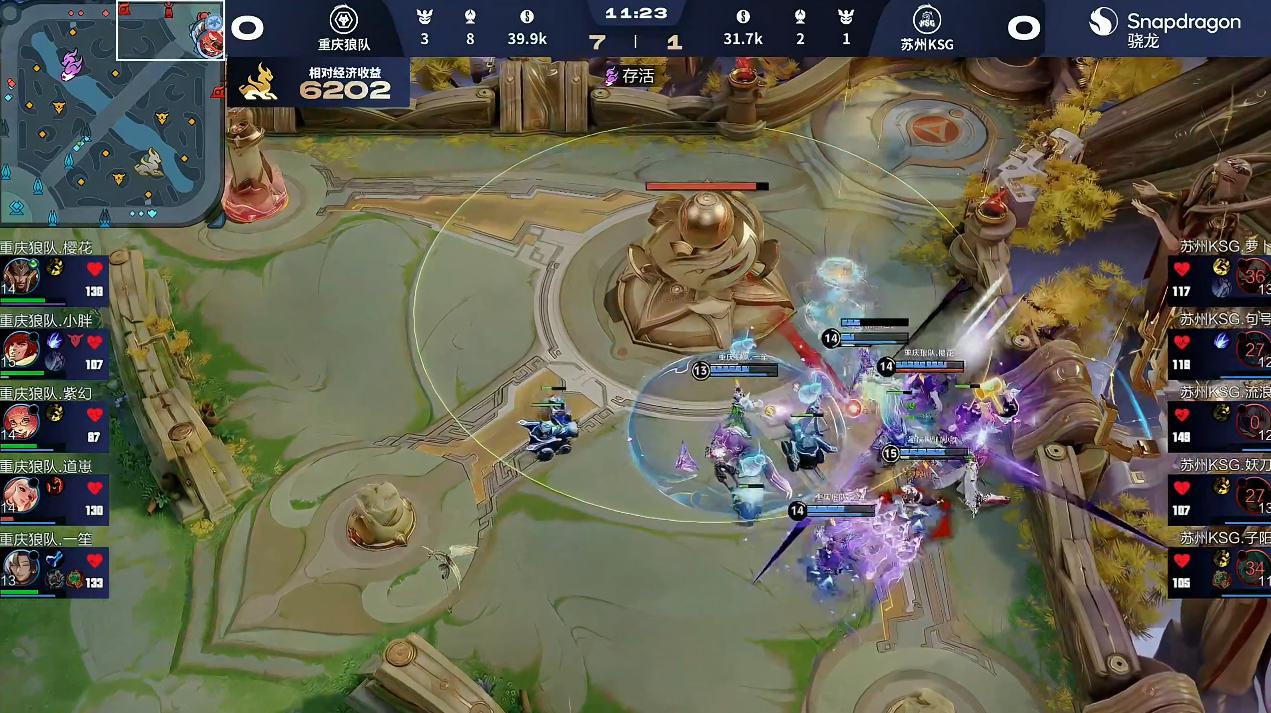
Task: Open the Snapdragon 骁龙 sponsor logo
Action: coord(1164,28)
